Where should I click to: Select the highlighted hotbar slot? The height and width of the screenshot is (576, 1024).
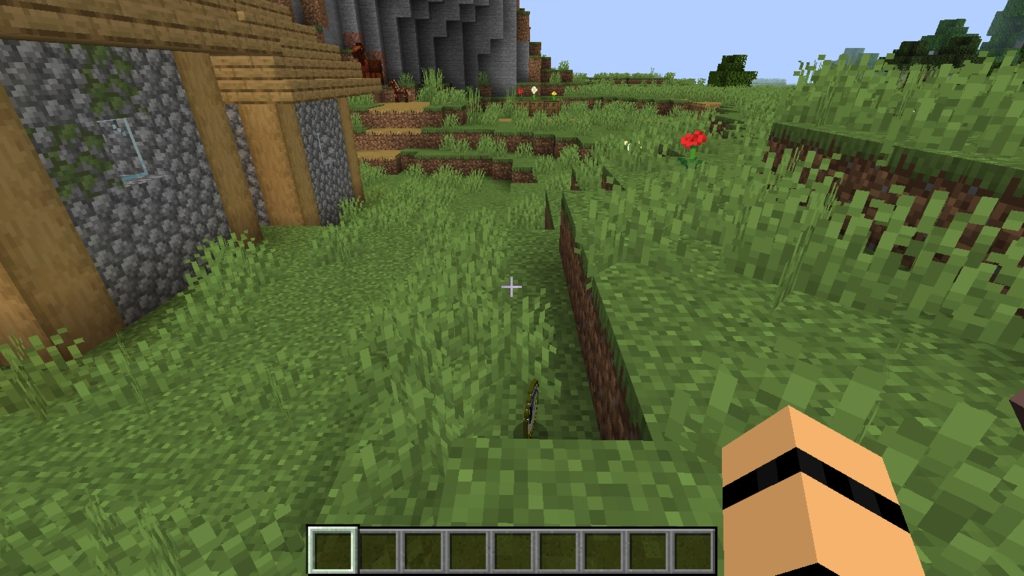click(x=331, y=550)
